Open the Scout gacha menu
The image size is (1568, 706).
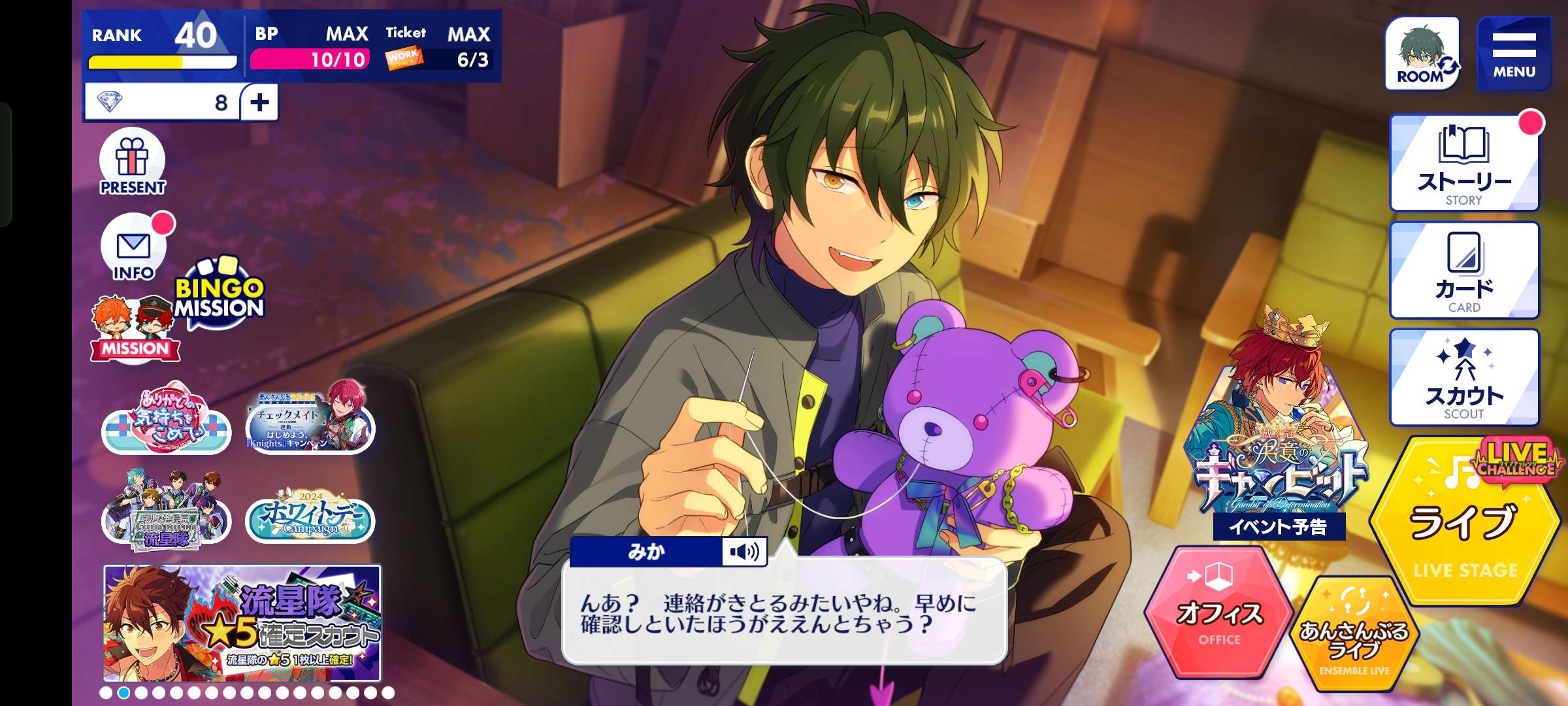click(1463, 378)
